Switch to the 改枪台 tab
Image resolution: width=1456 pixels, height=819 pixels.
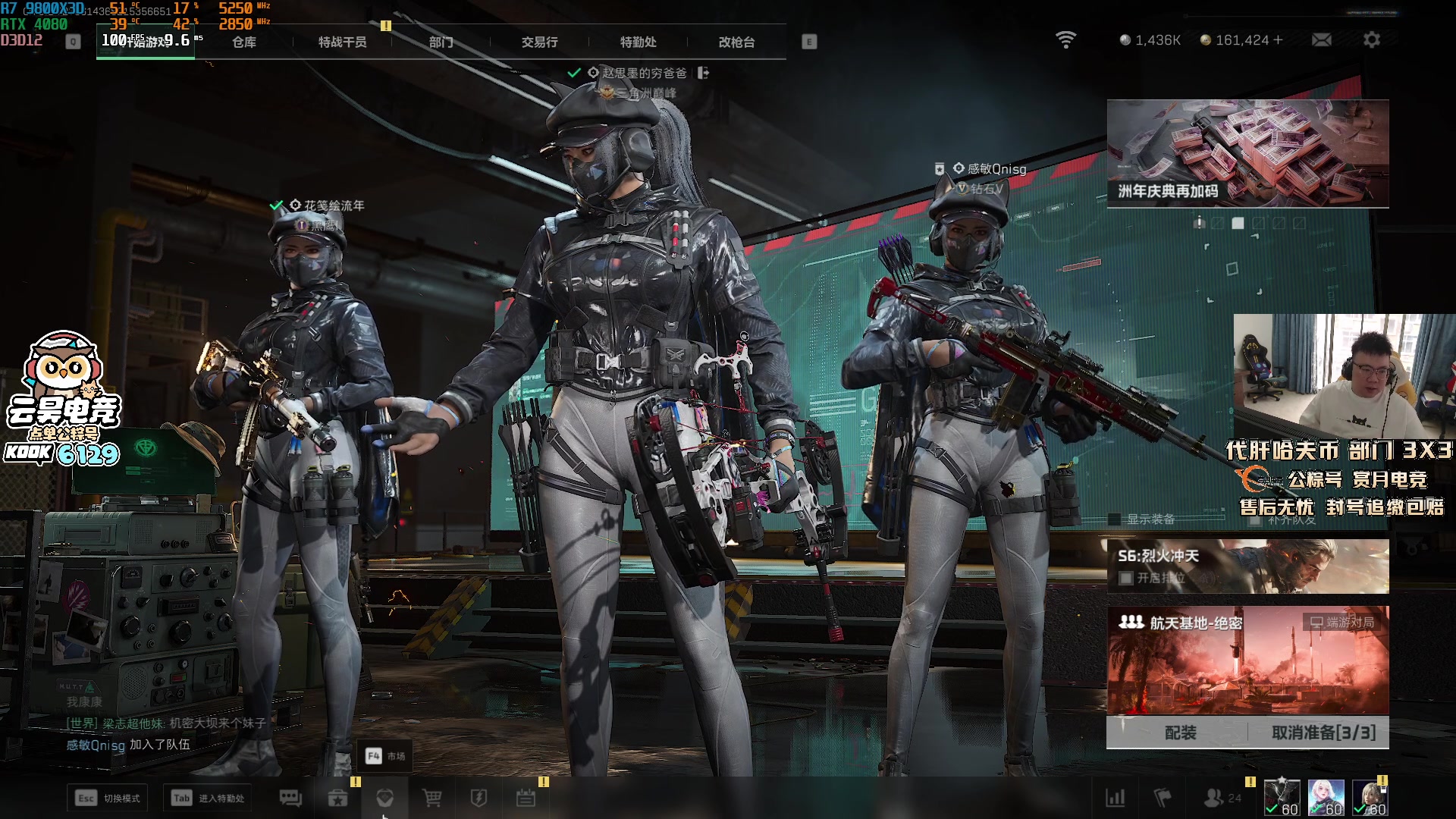[x=737, y=42]
